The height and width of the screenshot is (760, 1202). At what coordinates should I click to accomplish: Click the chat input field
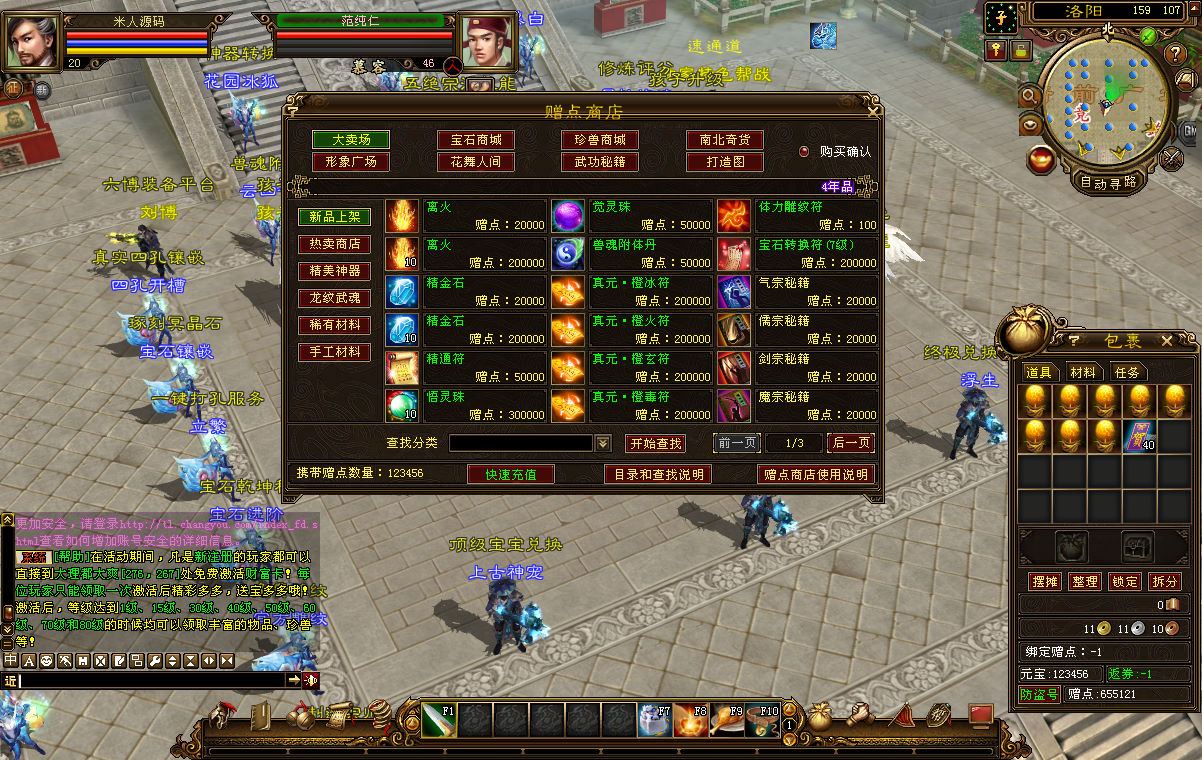pyautogui.click(x=152, y=680)
